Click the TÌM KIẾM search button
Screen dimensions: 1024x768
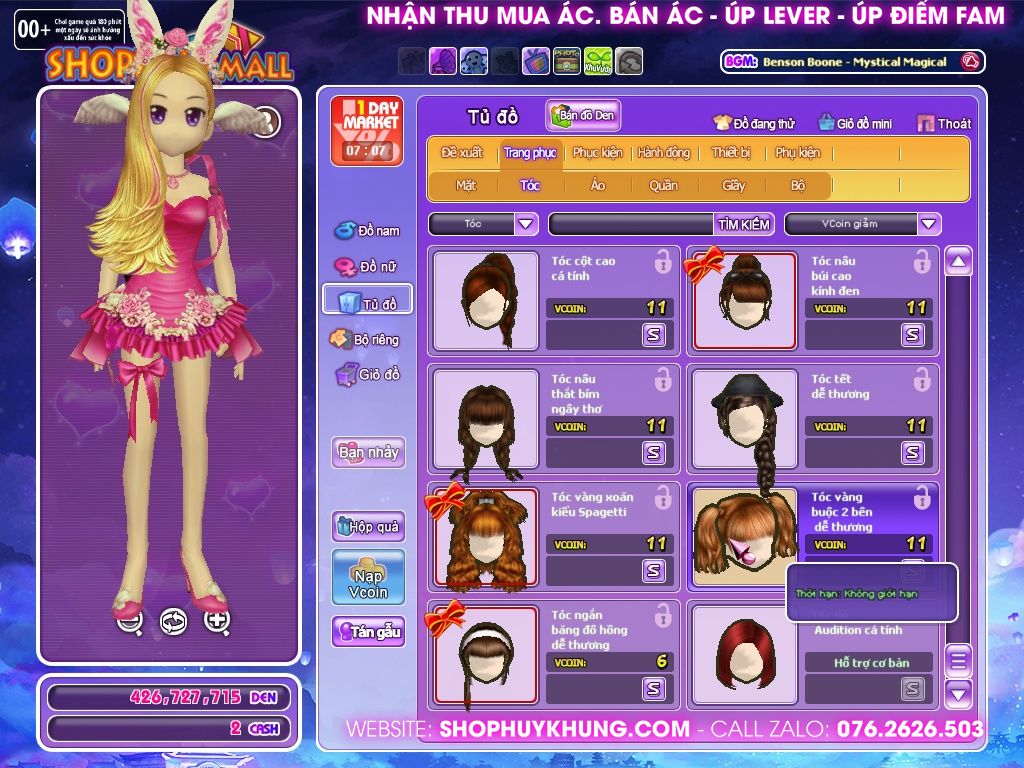[744, 224]
